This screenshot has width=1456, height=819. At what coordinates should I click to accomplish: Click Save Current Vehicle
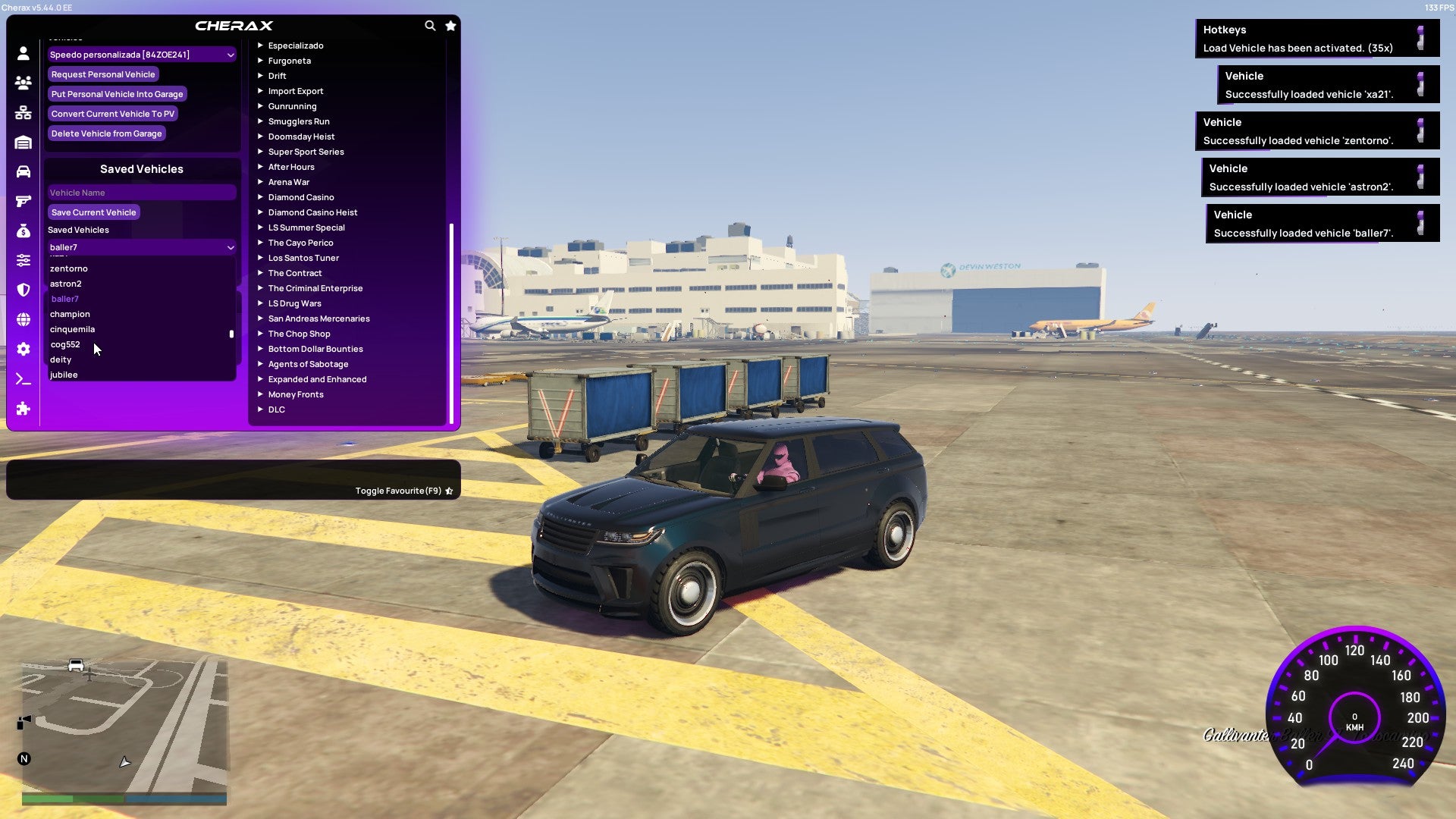click(93, 212)
